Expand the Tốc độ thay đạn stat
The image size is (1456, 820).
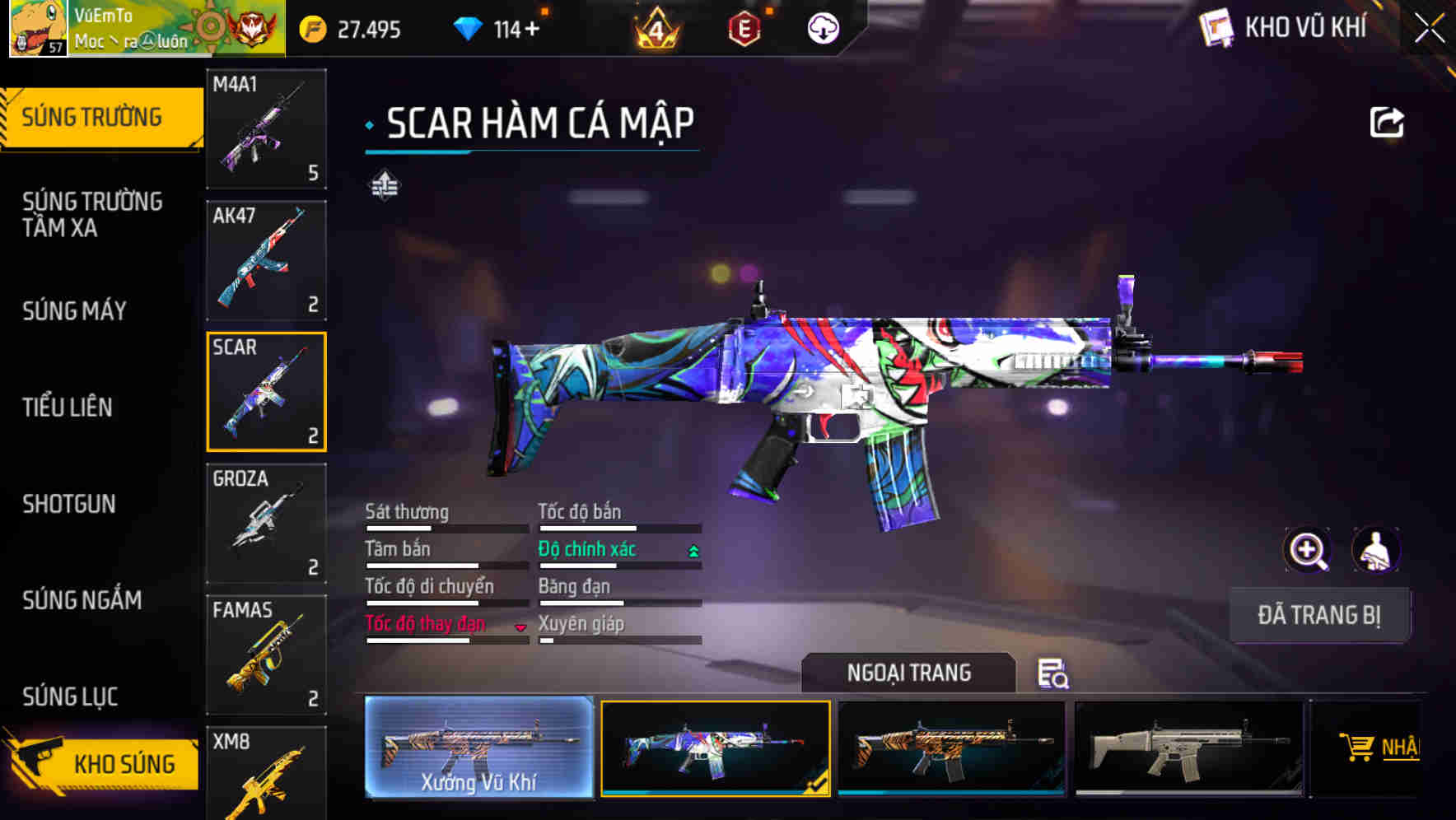[521, 627]
